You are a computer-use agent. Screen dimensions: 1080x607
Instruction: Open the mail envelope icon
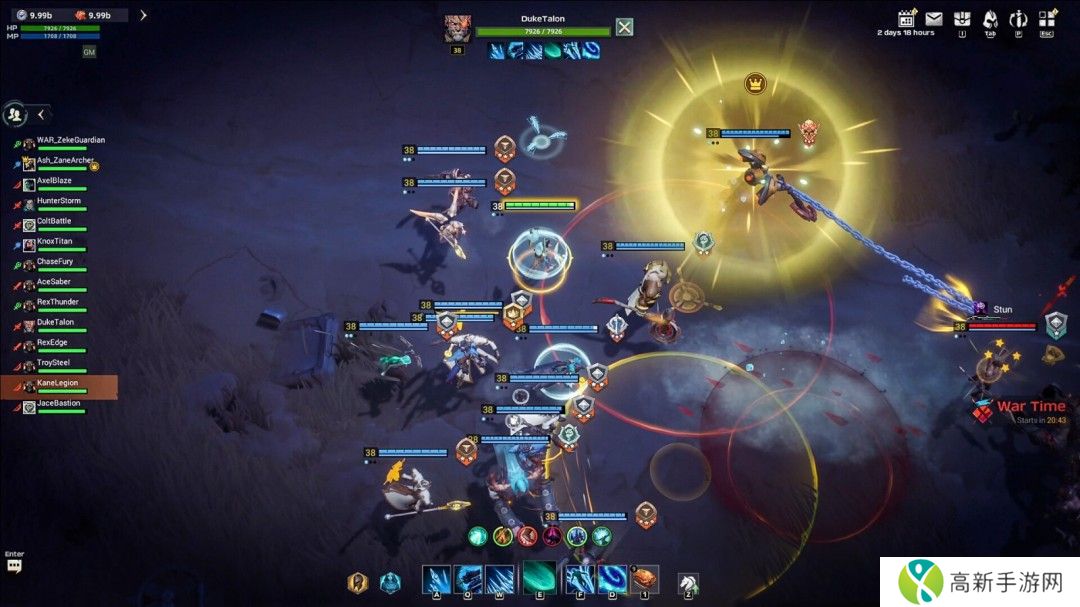click(x=934, y=19)
